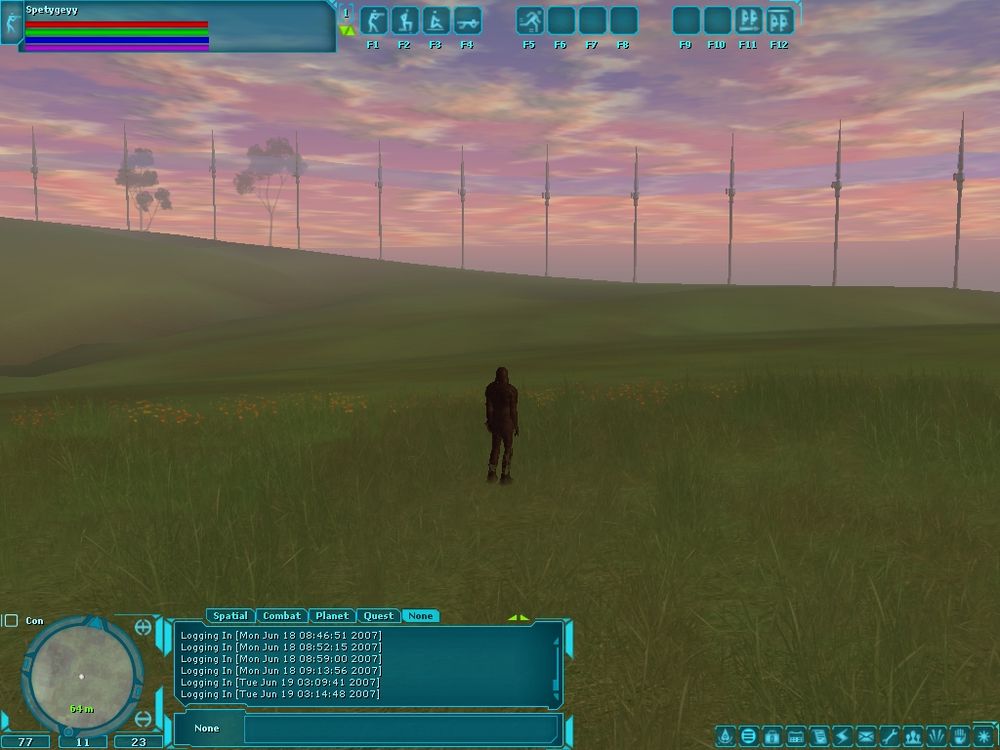Switch to the Spatial chat tab
Screen dimensions: 1000x750
230,616
